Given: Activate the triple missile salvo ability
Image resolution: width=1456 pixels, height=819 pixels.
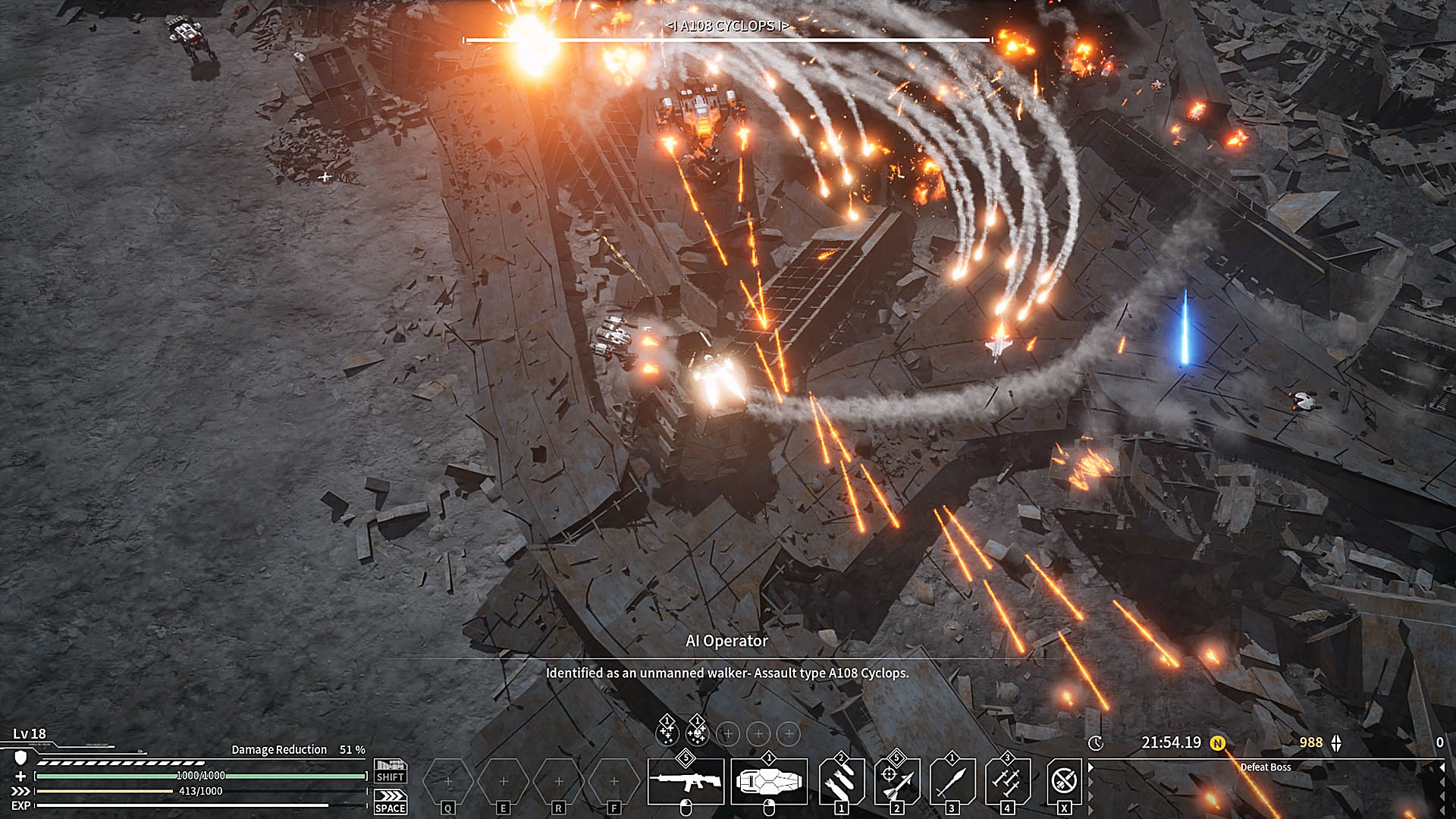Looking at the screenshot, I should [x=1008, y=781].
